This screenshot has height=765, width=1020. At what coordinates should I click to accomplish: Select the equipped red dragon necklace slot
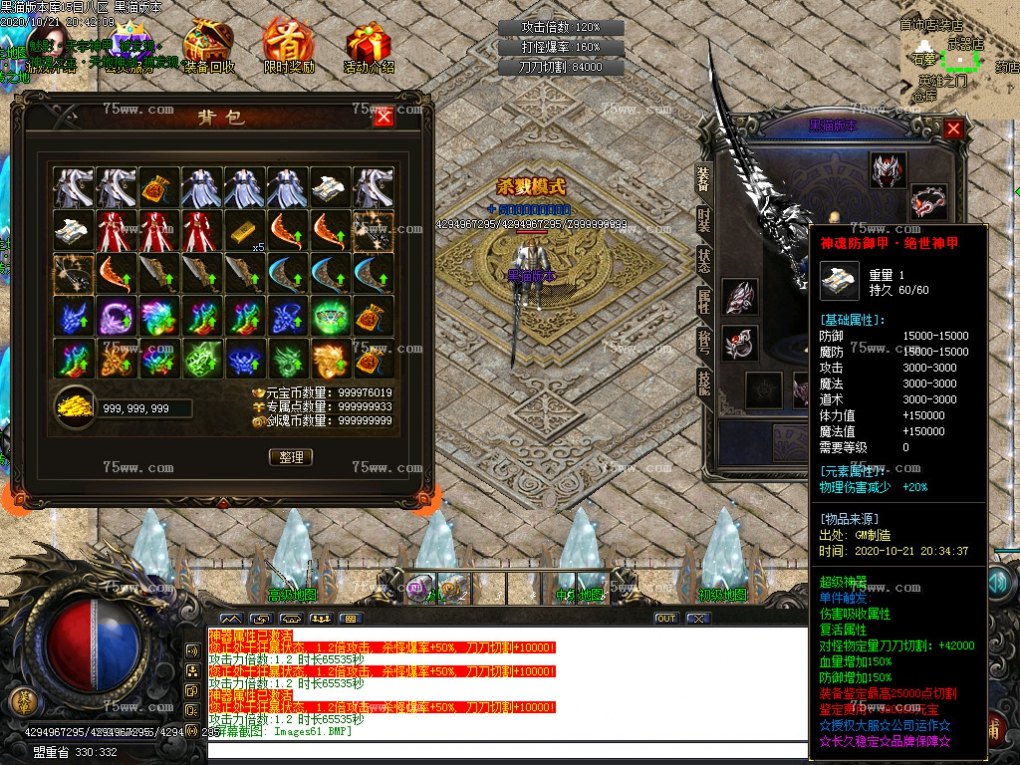point(928,201)
